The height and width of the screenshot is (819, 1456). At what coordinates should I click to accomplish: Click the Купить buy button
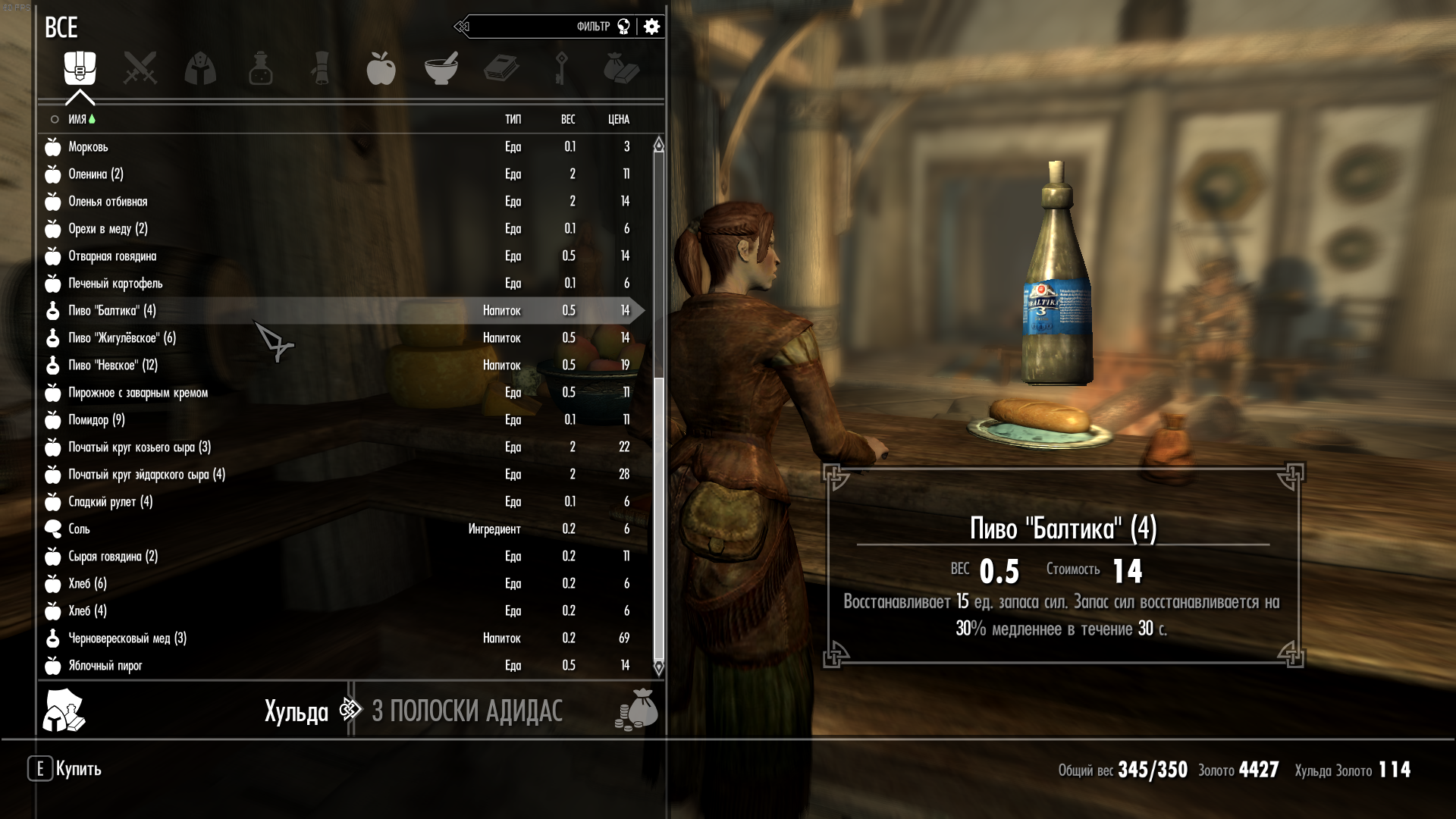click(x=66, y=769)
